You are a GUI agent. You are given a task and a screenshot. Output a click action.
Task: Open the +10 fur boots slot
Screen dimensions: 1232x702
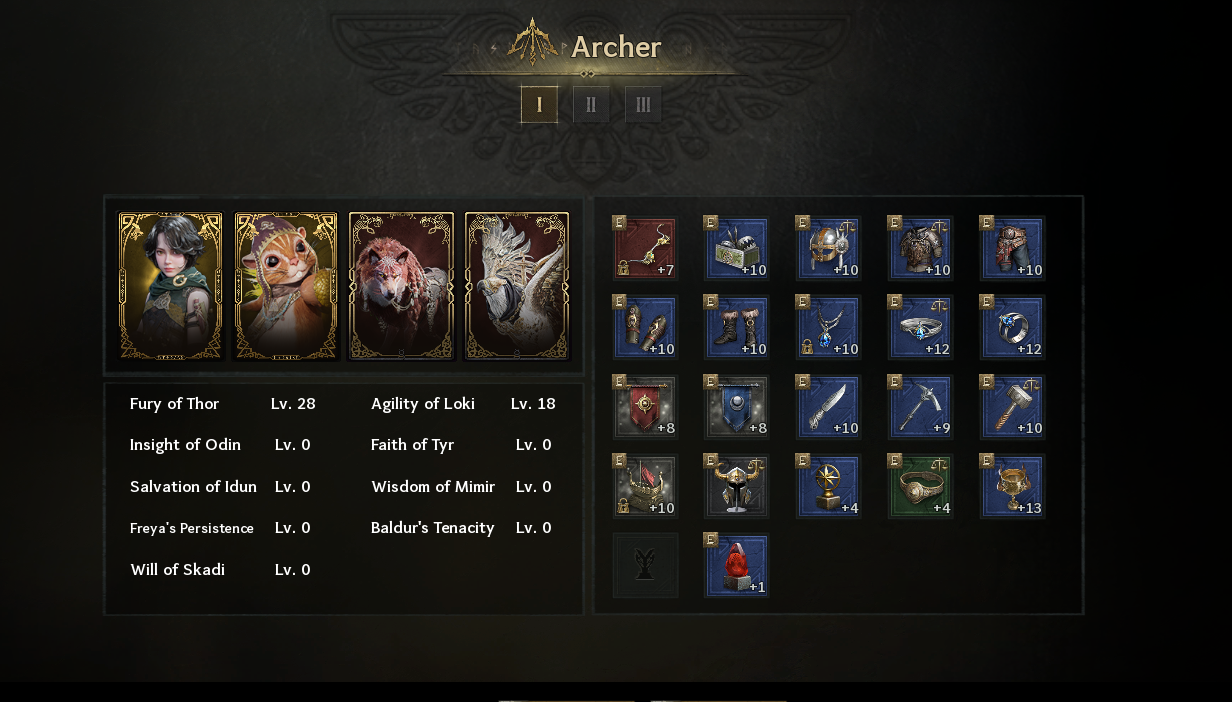(x=737, y=327)
